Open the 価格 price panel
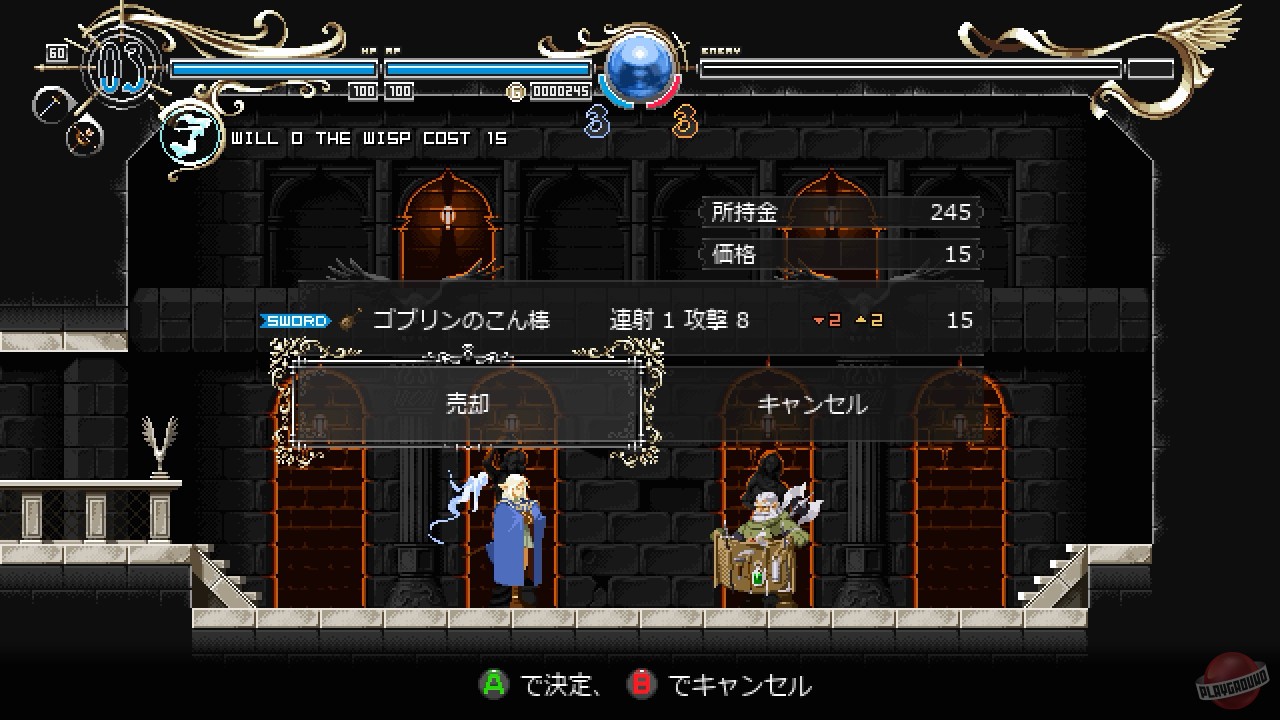 click(838, 254)
